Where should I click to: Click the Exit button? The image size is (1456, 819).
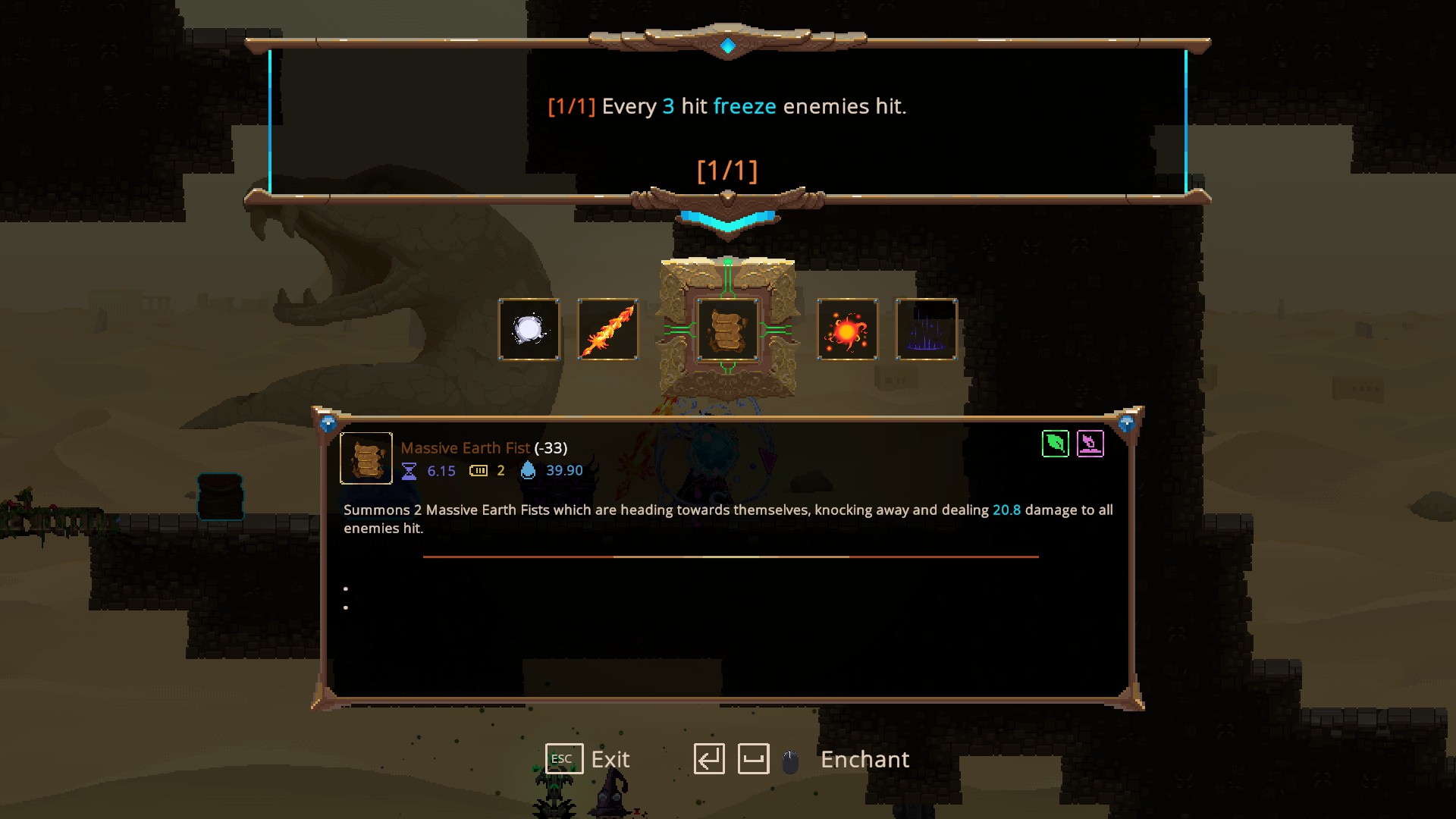[x=610, y=759]
